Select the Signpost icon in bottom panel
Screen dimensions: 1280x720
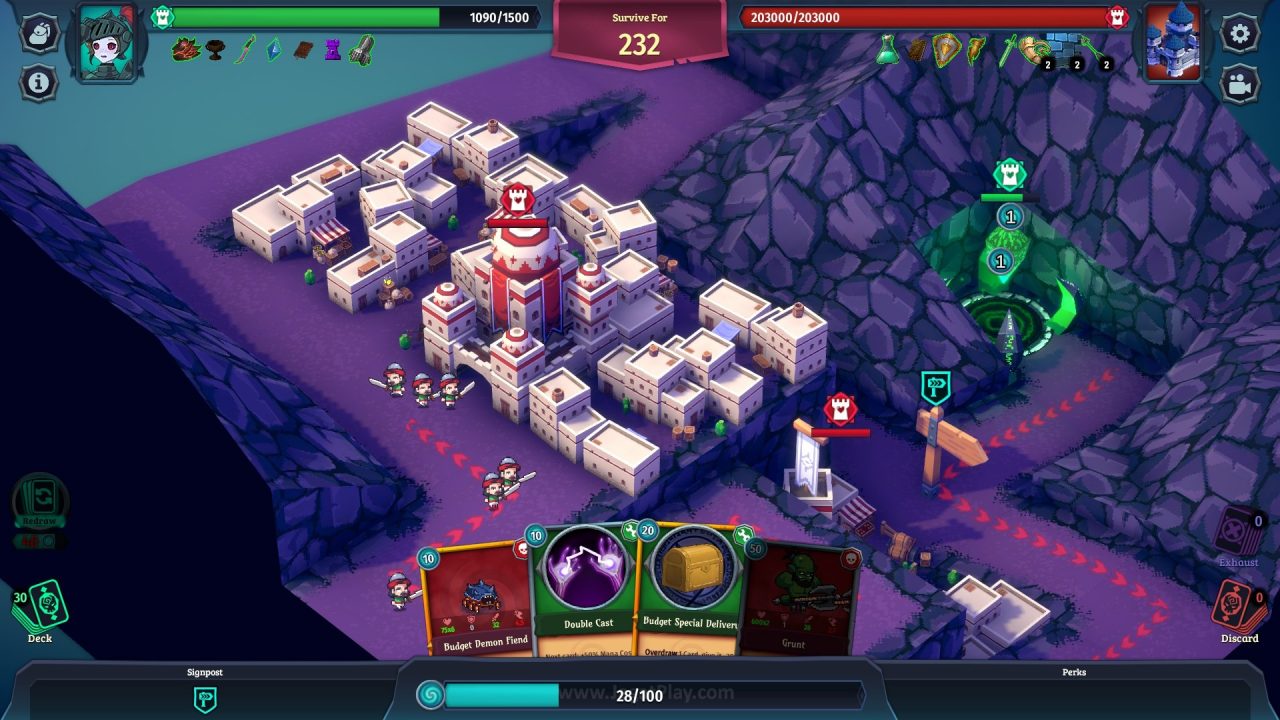[x=205, y=698]
